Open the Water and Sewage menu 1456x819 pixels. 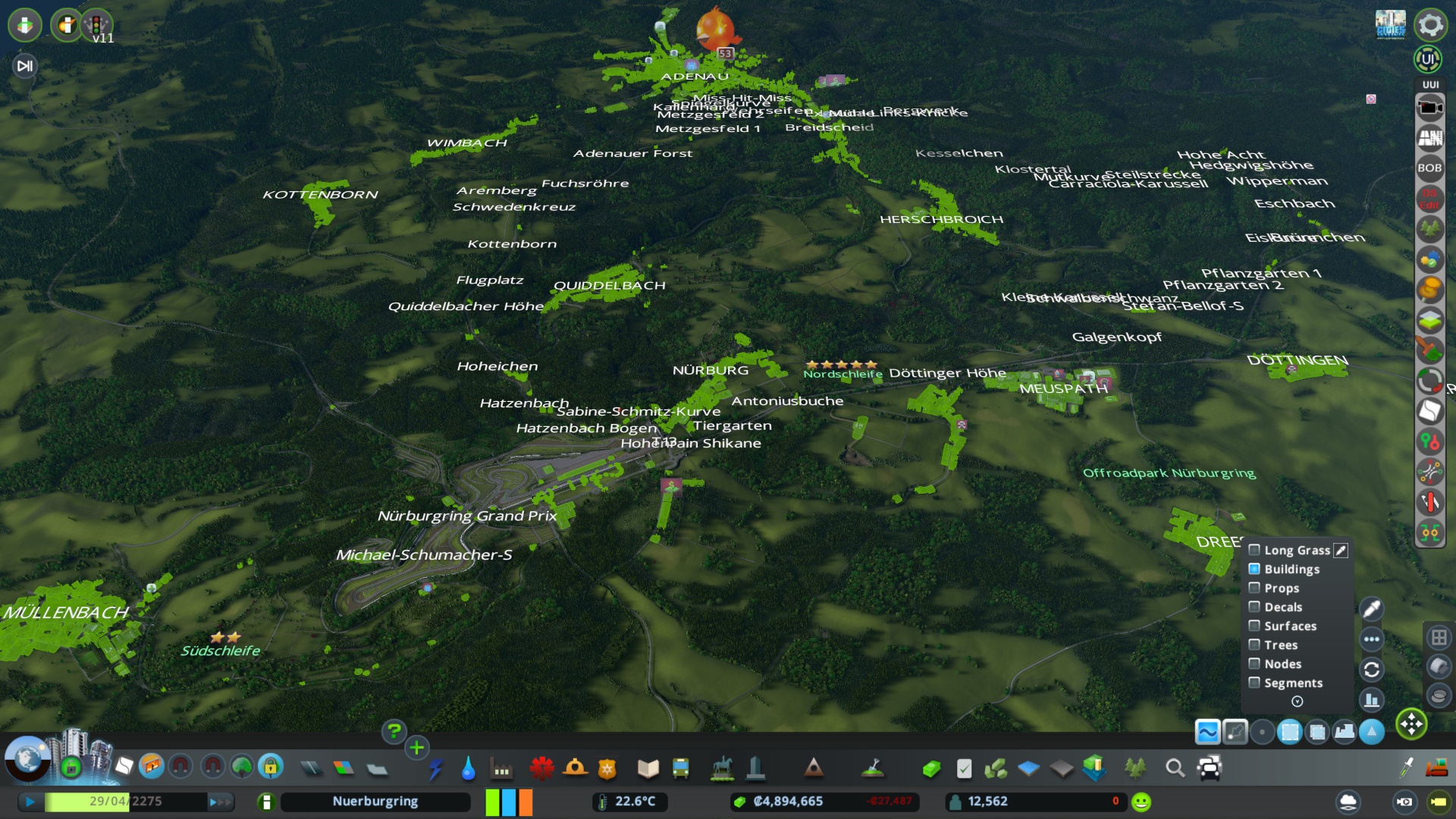pyautogui.click(x=467, y=770)
